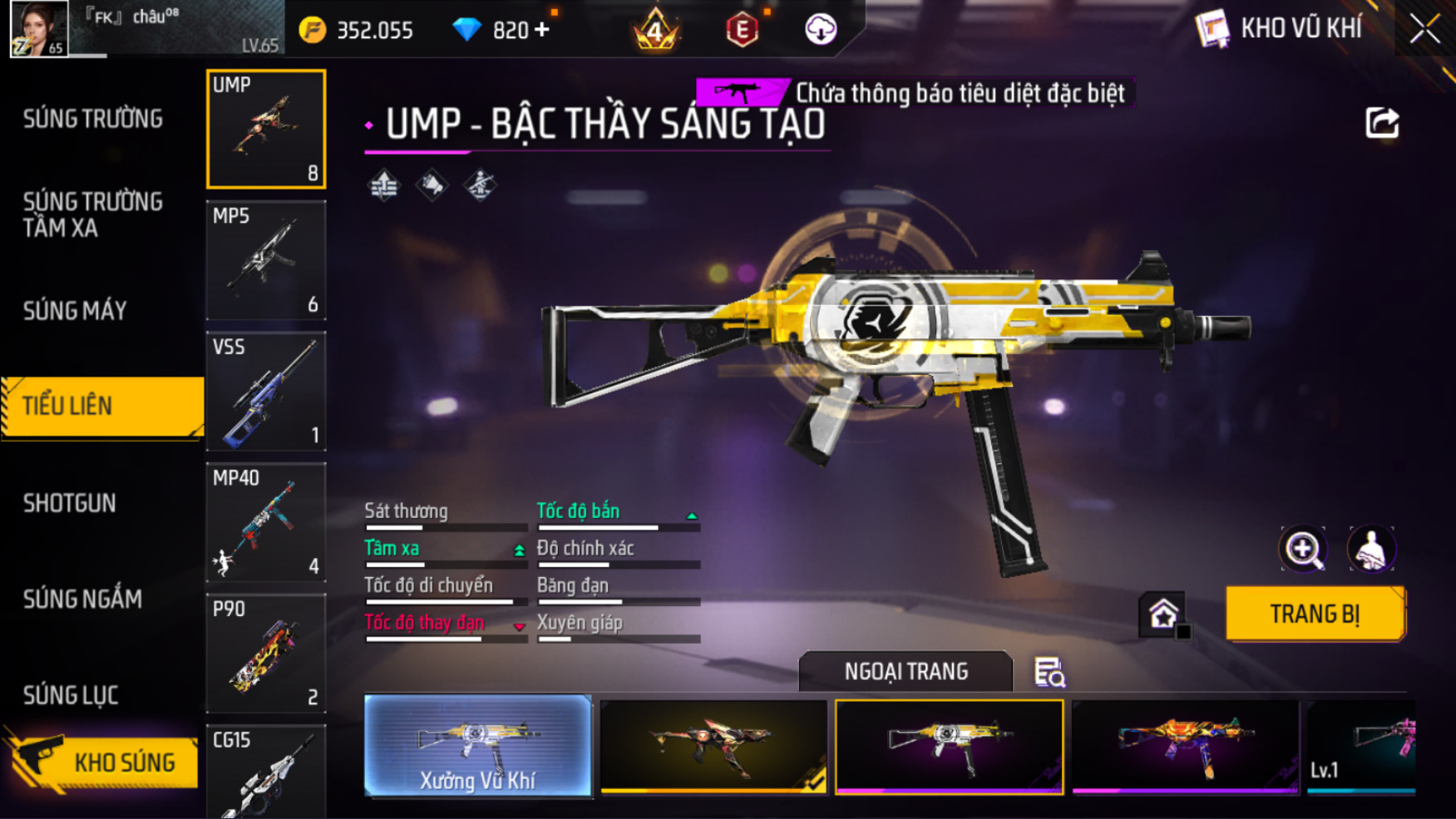Select the orange flame UMP skin thumbnail
The height and width of the screenshot is (819, 1456).
1185,746
